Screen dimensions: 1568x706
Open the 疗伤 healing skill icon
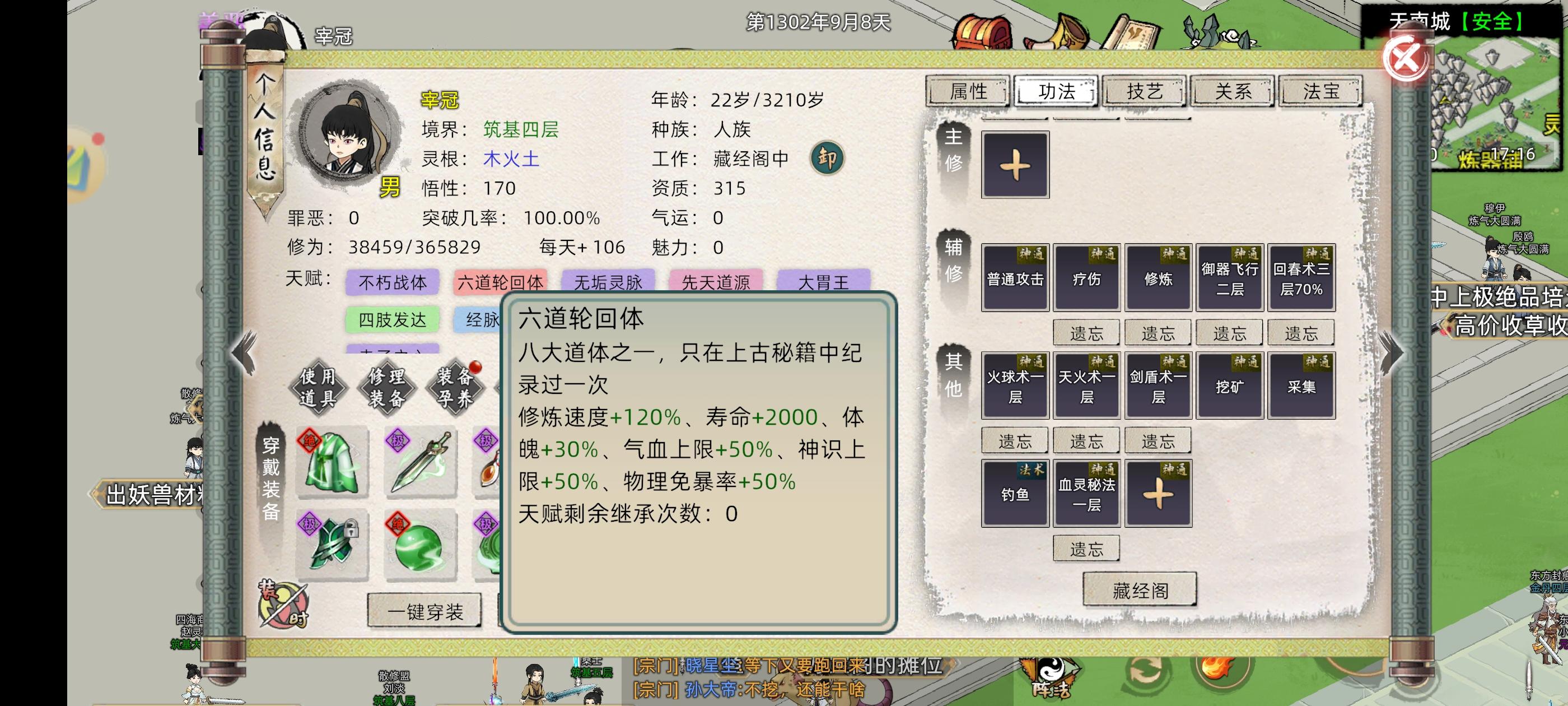tap(1086, 278)
